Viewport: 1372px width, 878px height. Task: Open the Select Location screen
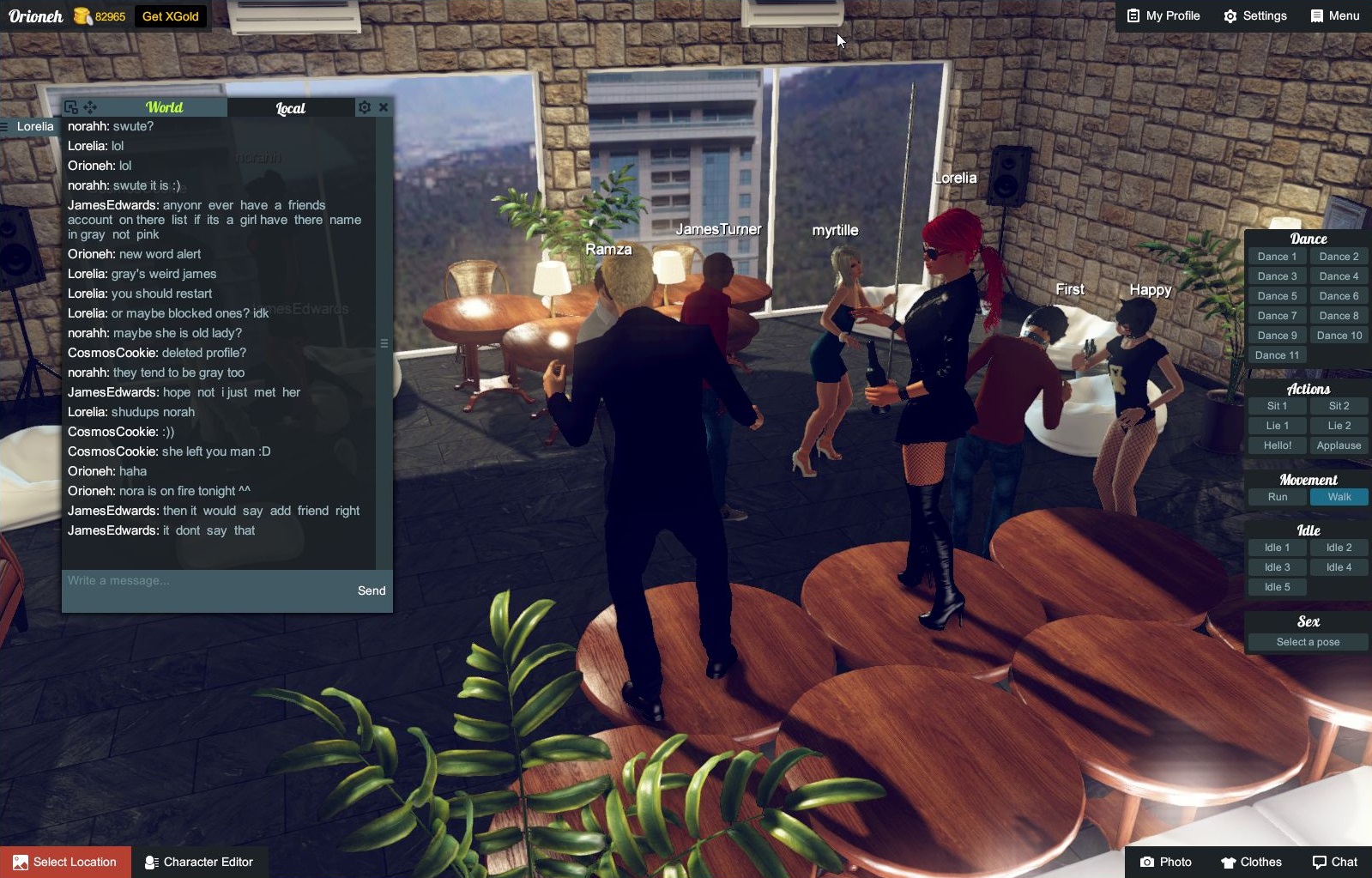[65, 862]
